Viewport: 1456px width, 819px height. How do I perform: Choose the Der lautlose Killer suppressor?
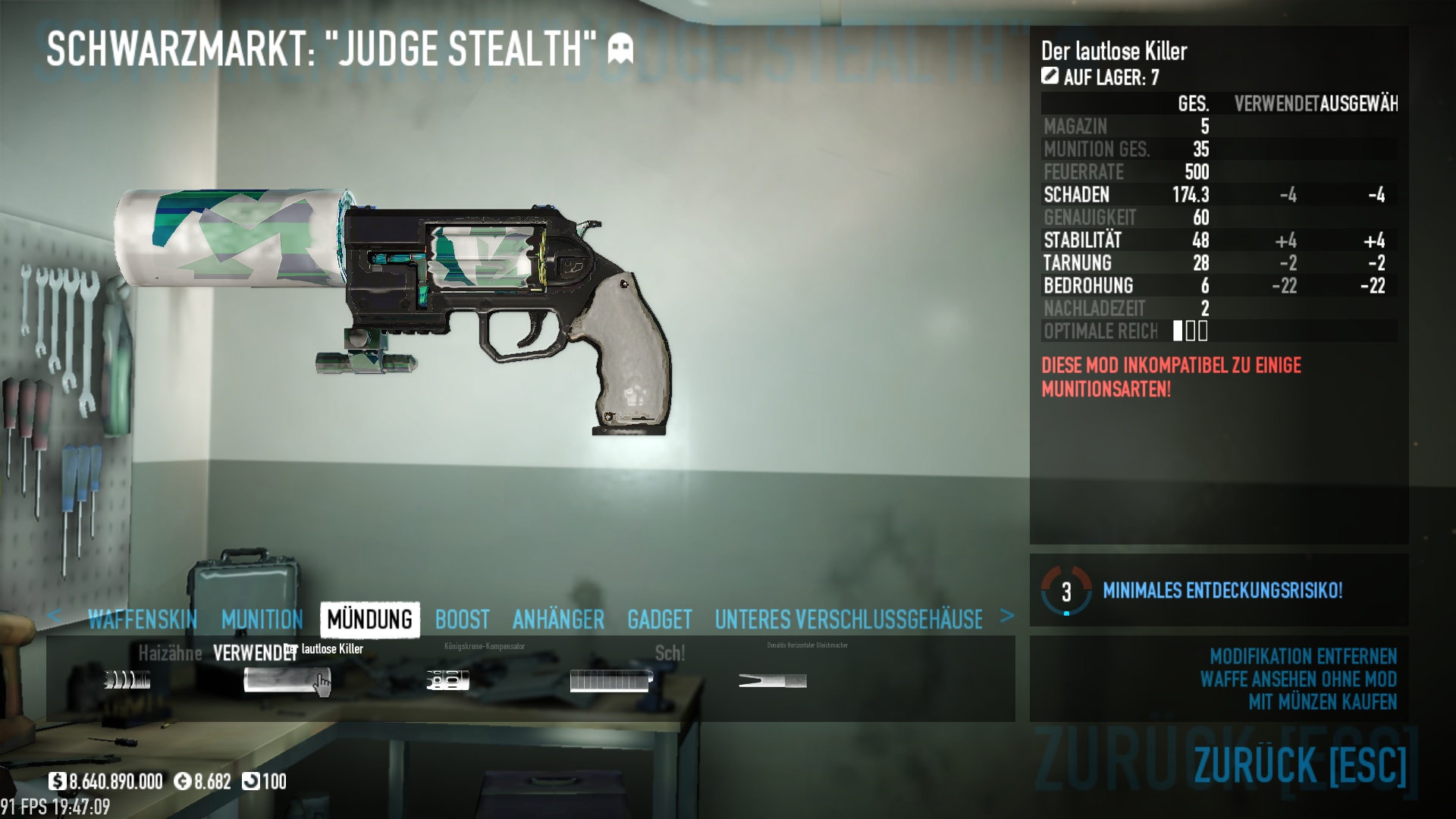point(287,679)
